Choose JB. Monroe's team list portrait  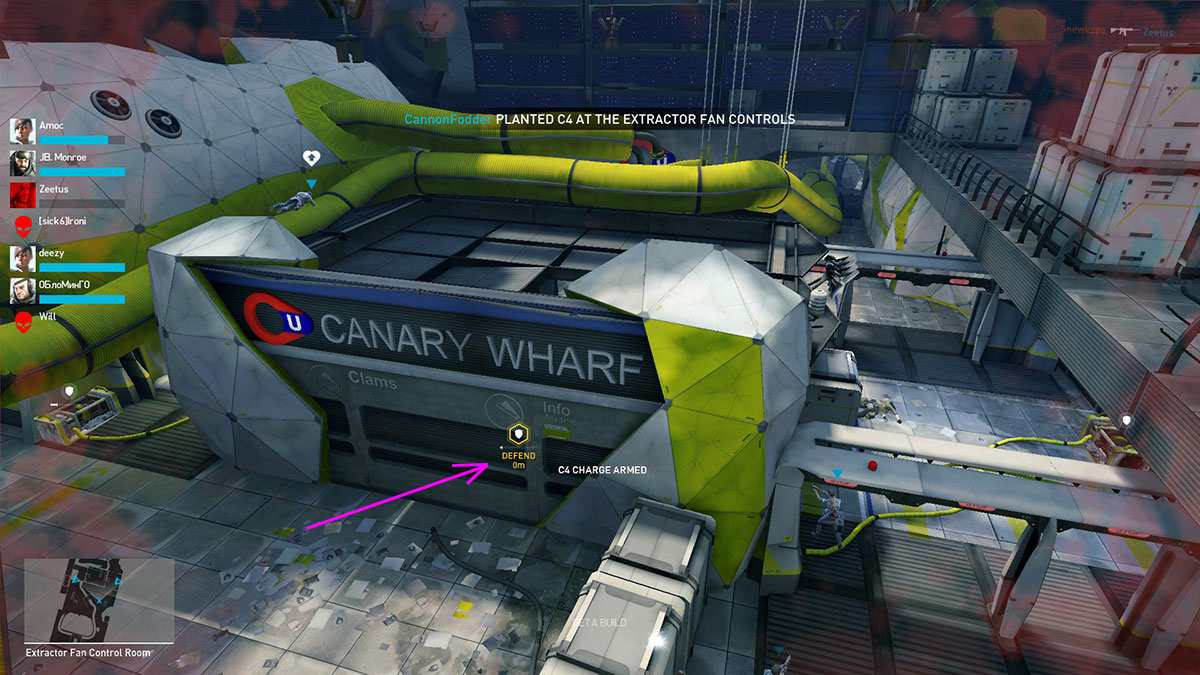tap(22, 163)
